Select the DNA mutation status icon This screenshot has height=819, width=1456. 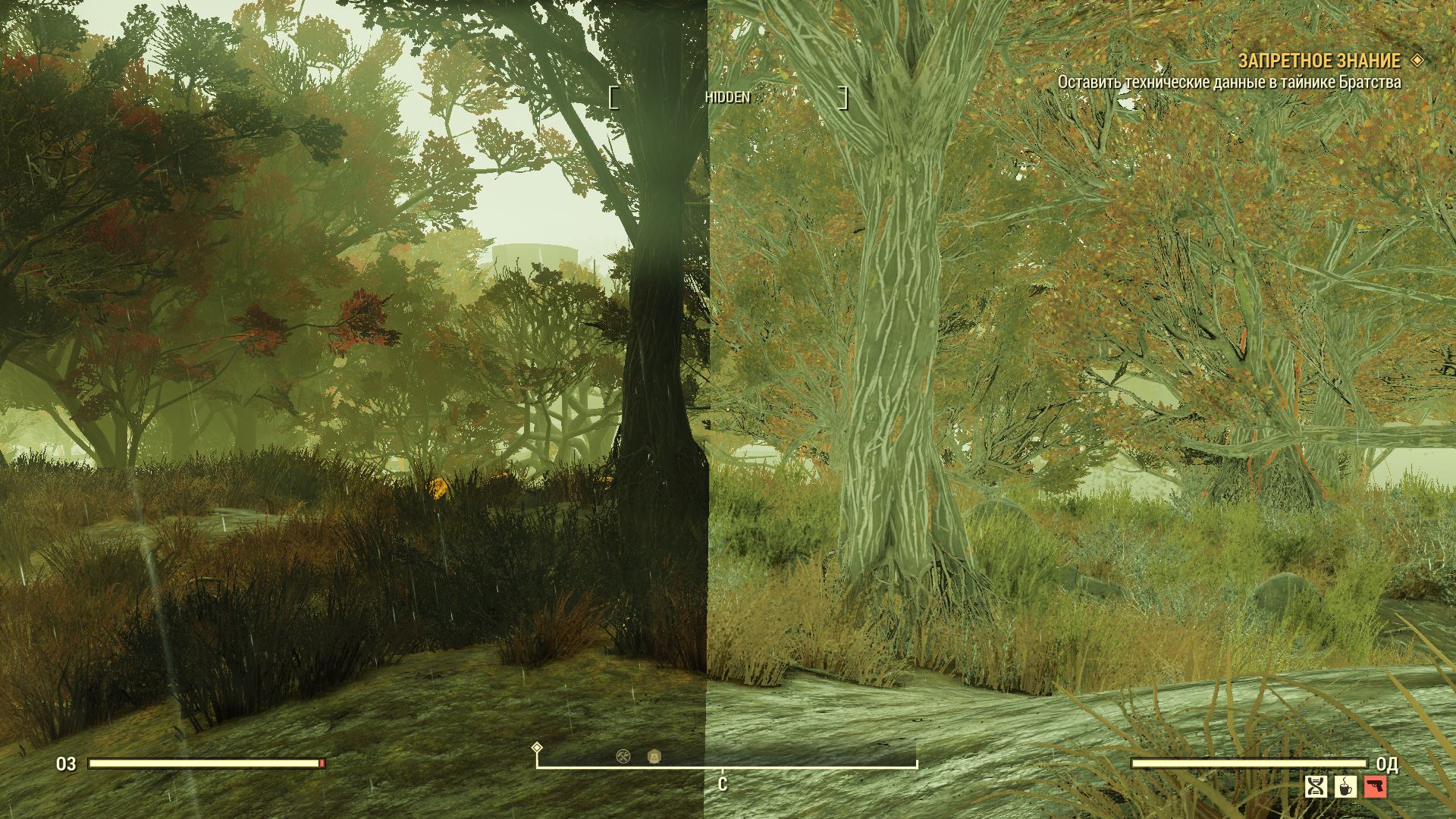(x=1316, y=787)
